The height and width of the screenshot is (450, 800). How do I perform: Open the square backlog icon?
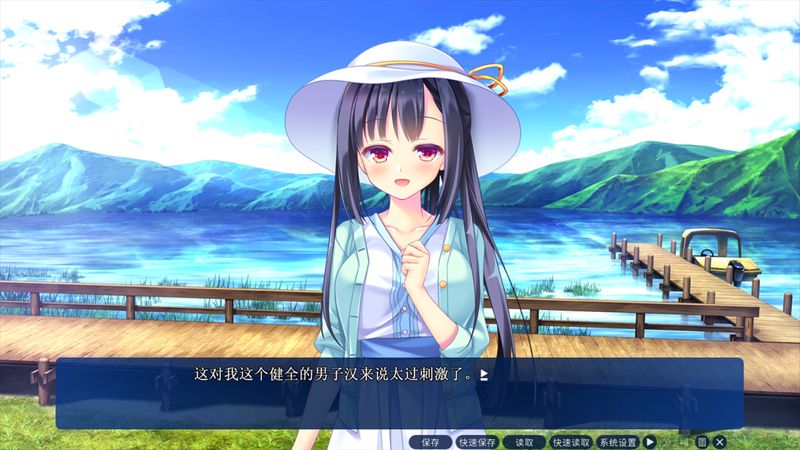pyautogui.click(x=702, y=442)
